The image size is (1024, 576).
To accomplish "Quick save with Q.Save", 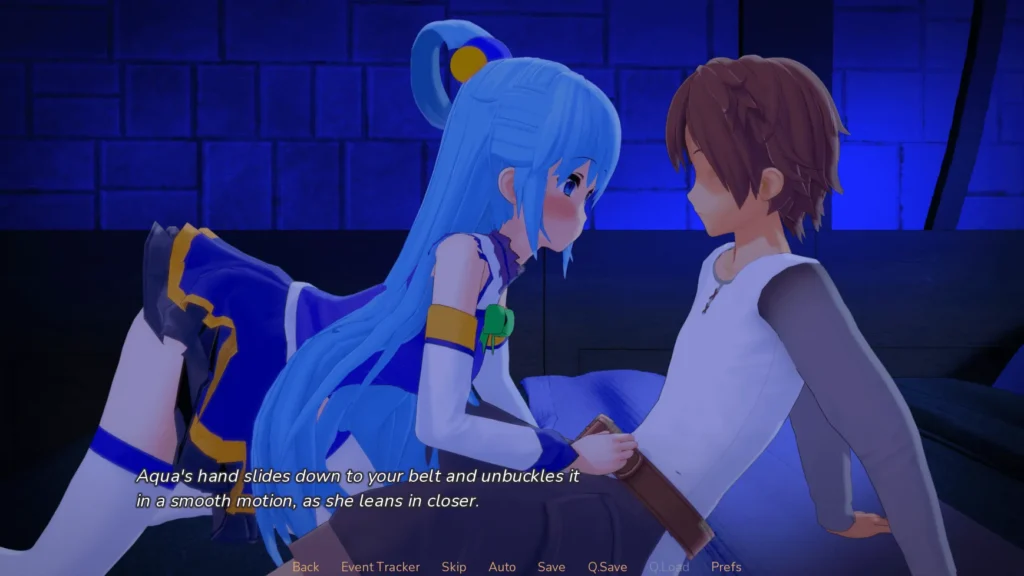I will click(607, 567).
